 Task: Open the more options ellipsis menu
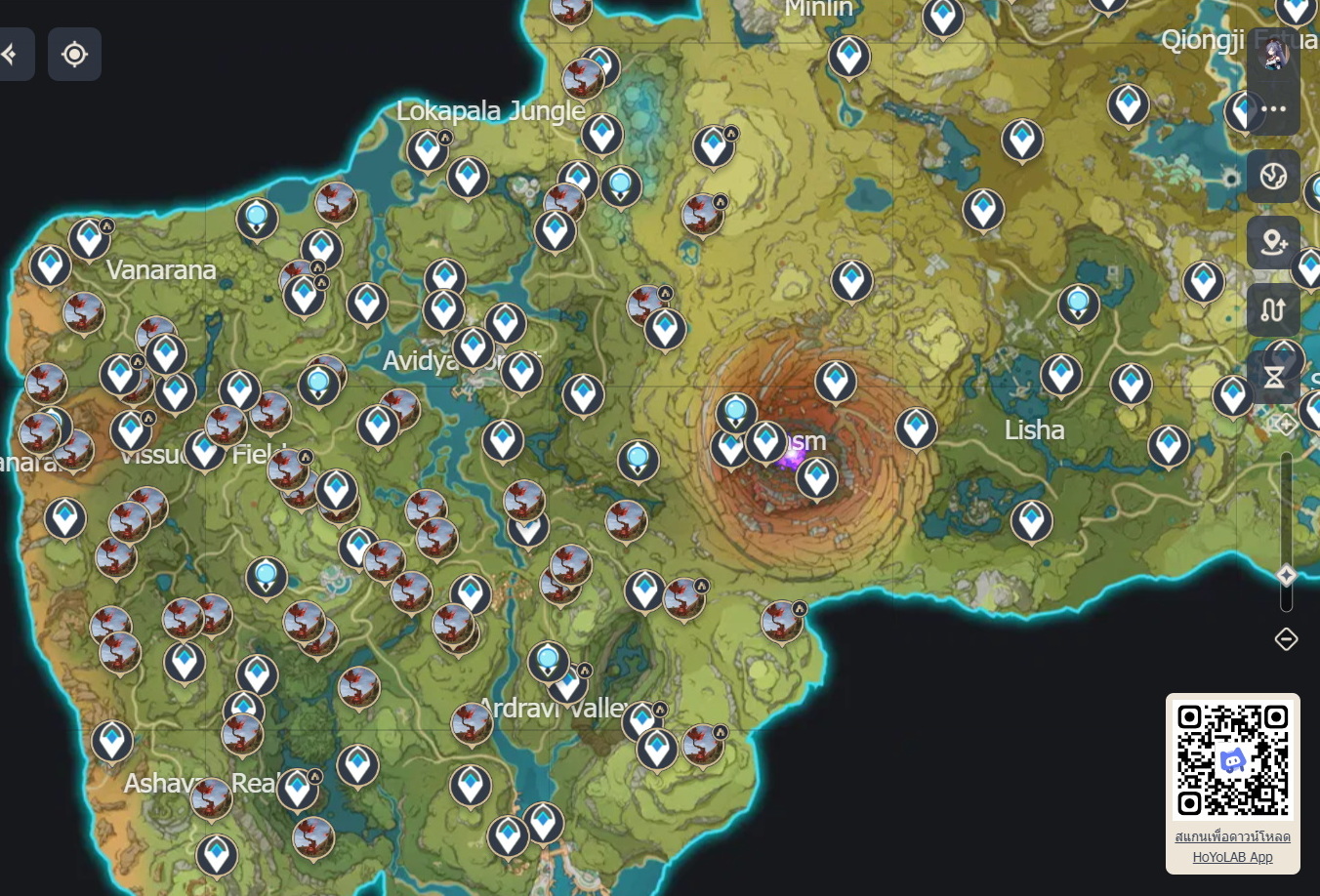[x=1272, y=110]
